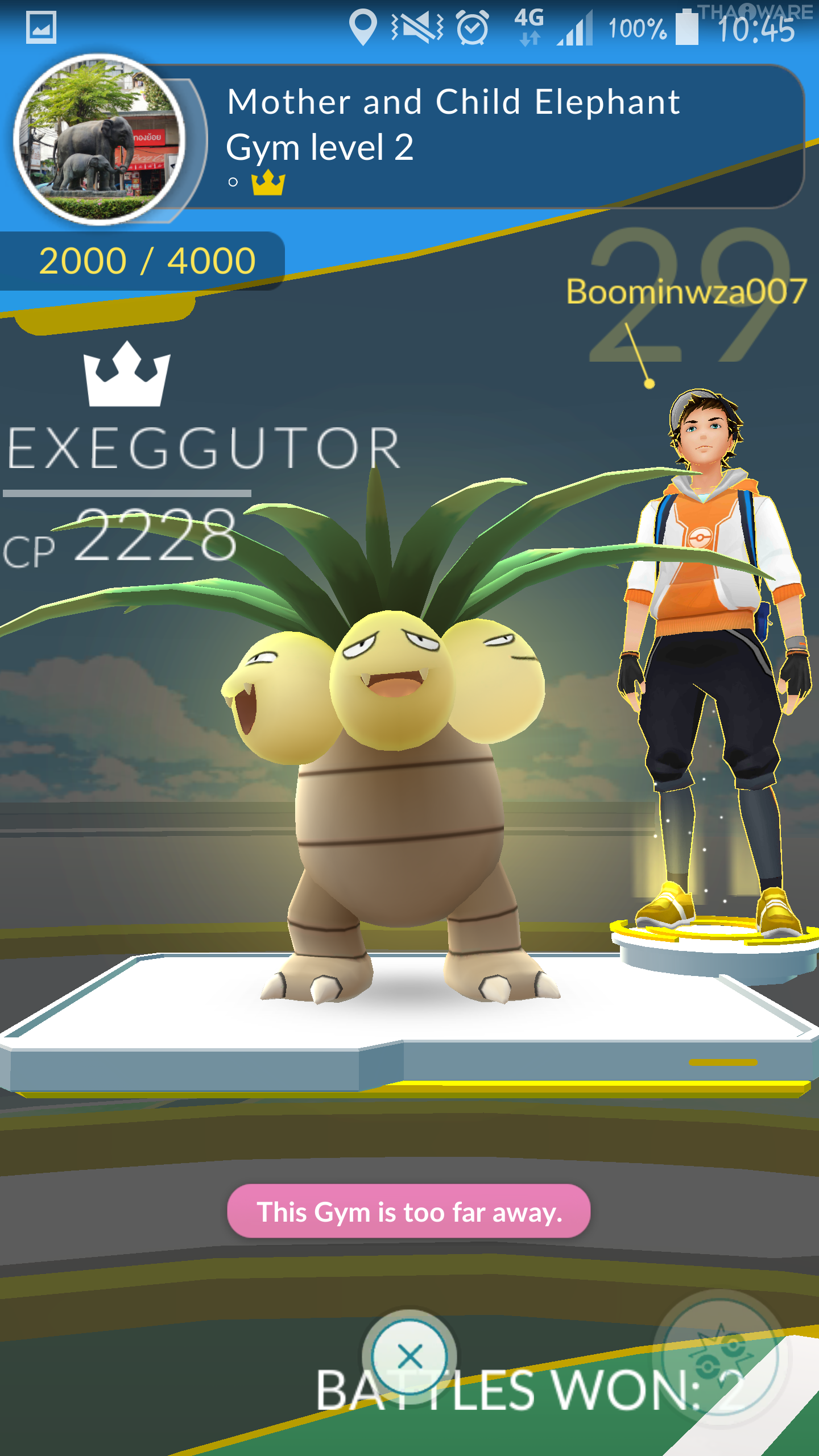The width and height of the screenshot is (819, 1456).
Task: Tap the gym battle button with Pokéball emblem
Action: click(721, 1358)
